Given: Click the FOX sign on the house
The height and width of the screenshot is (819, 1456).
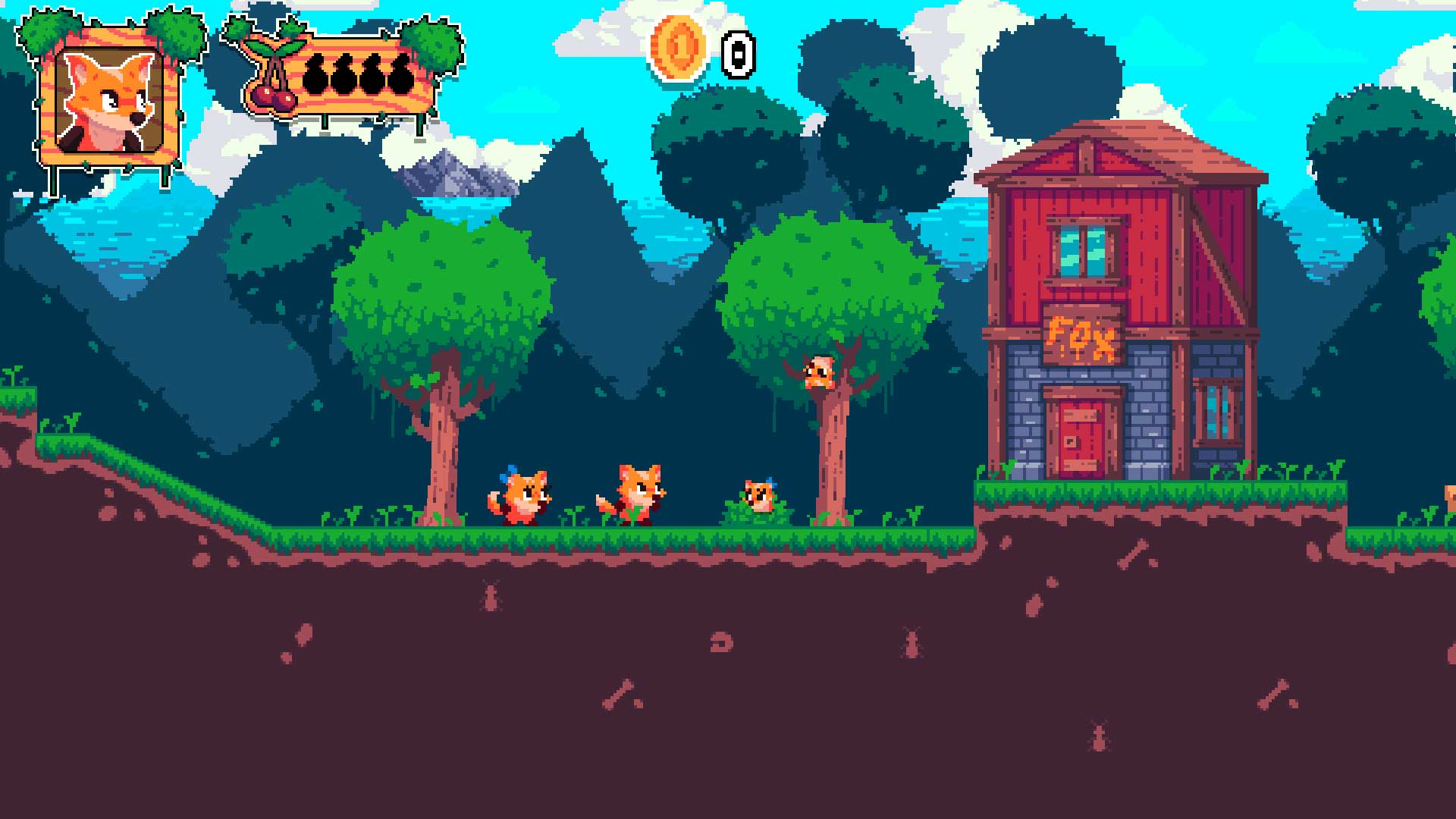Looking at the screenshot, I should [1082, 336].
